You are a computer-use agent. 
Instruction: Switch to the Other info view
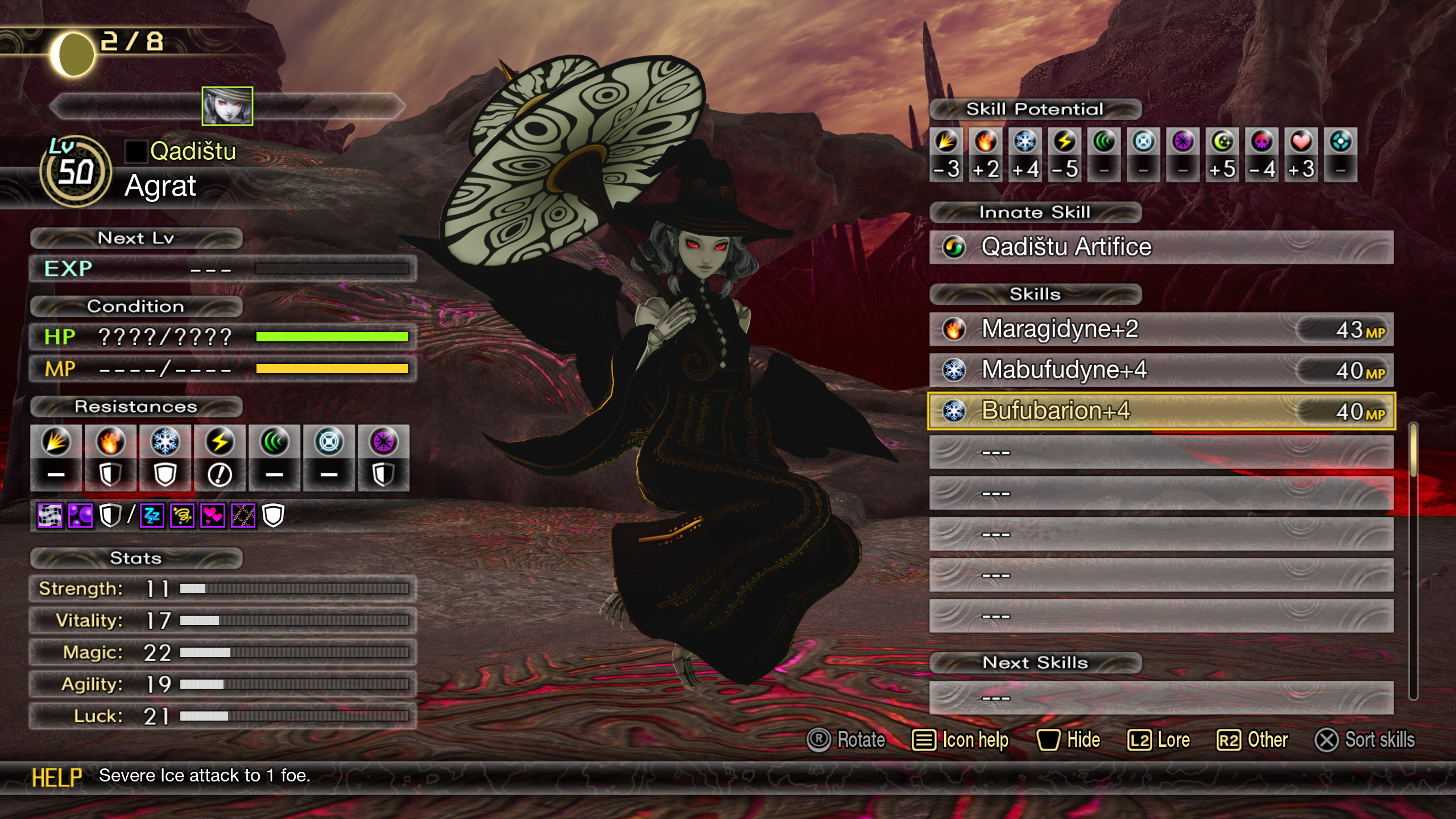click(1252, 740)
